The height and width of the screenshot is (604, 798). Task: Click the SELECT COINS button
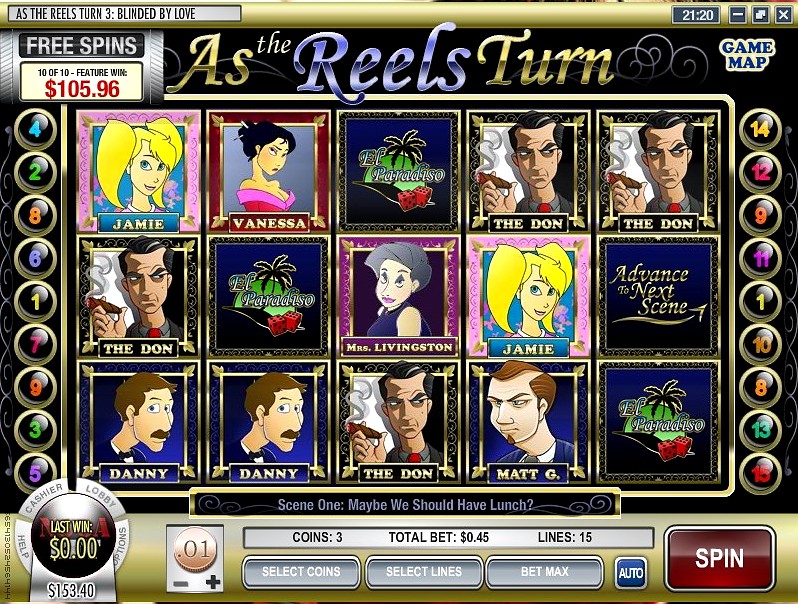click(x=301, y=573)
